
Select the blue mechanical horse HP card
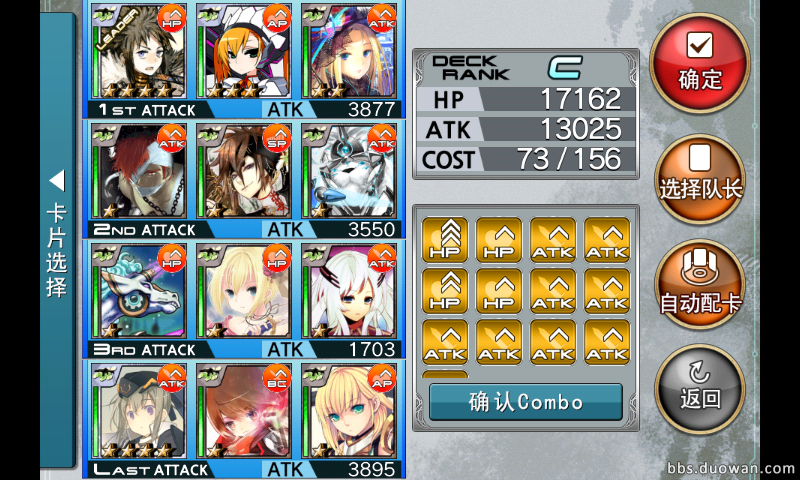point(138,290)
